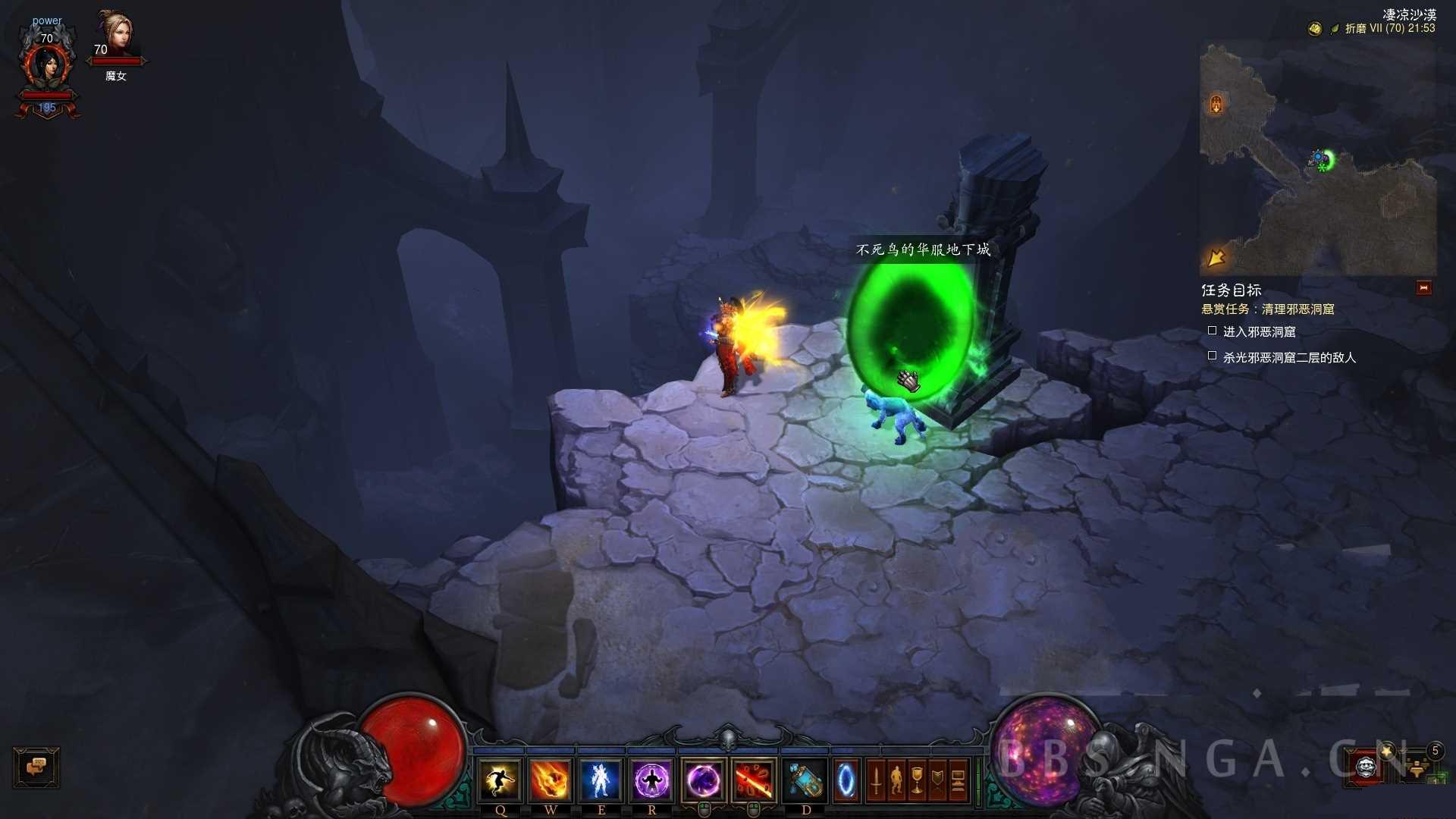The width and height of the screenshot is (1456, 819).
Task: Open the character inventory figure button
Action: point(896,780)
